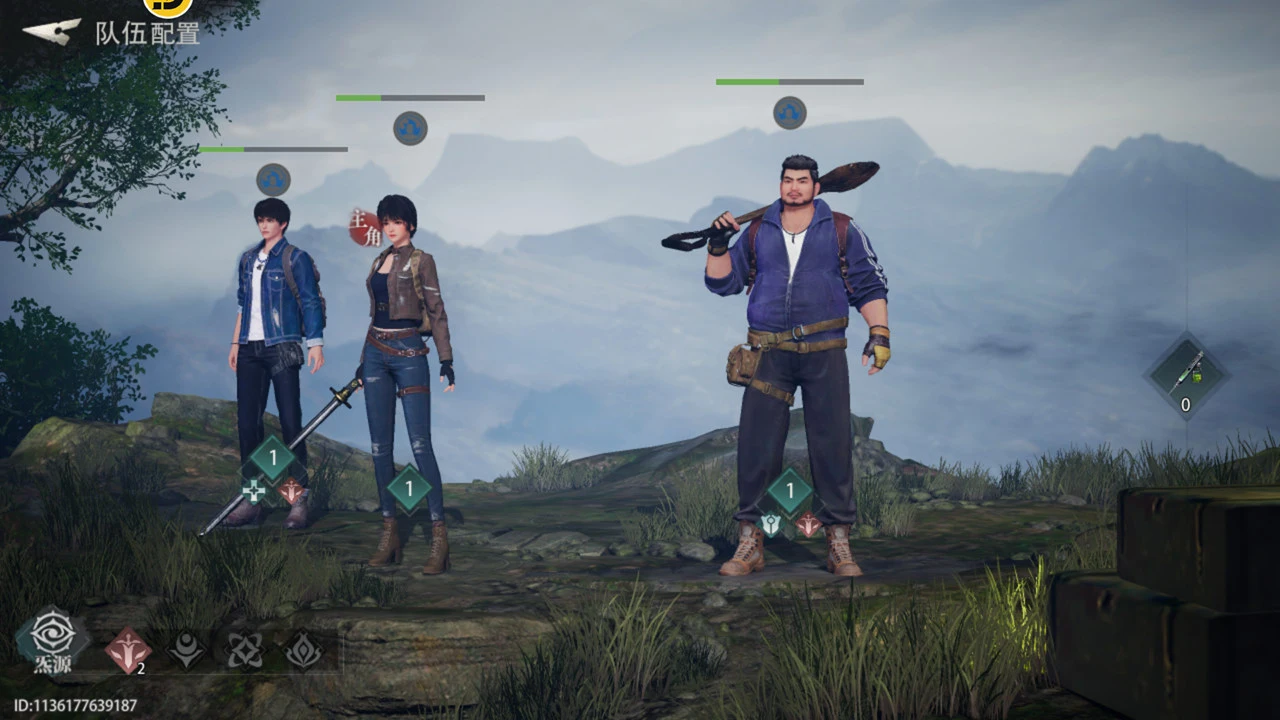Tap the swap icon above the big man
1280x720 pixels.
click(x=789, y=112)
